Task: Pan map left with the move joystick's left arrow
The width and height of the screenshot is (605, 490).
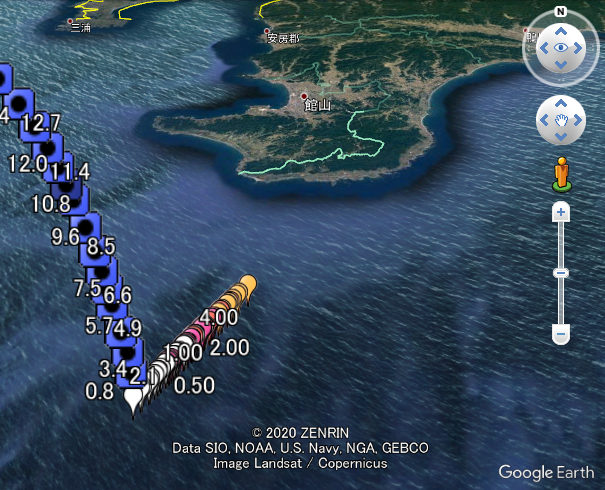Action: click(544, 121)
